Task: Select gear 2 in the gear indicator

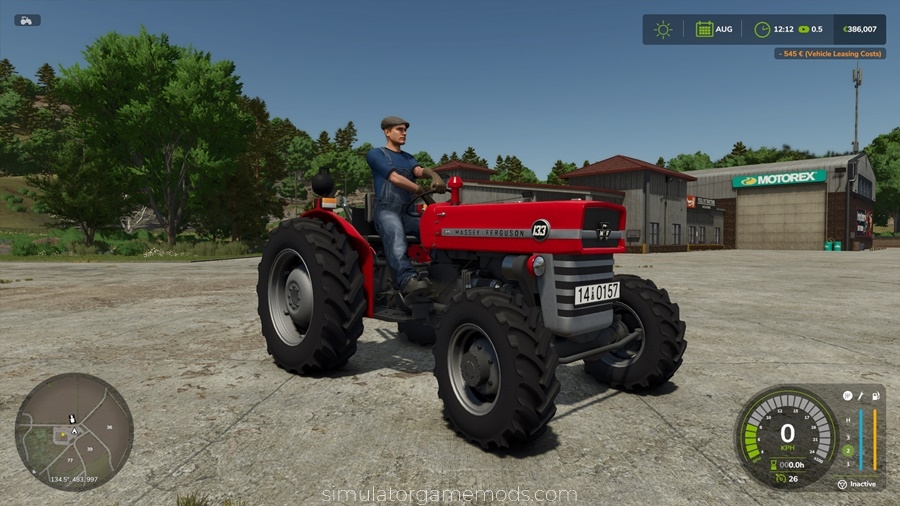Action: click(x=847, y=450)
